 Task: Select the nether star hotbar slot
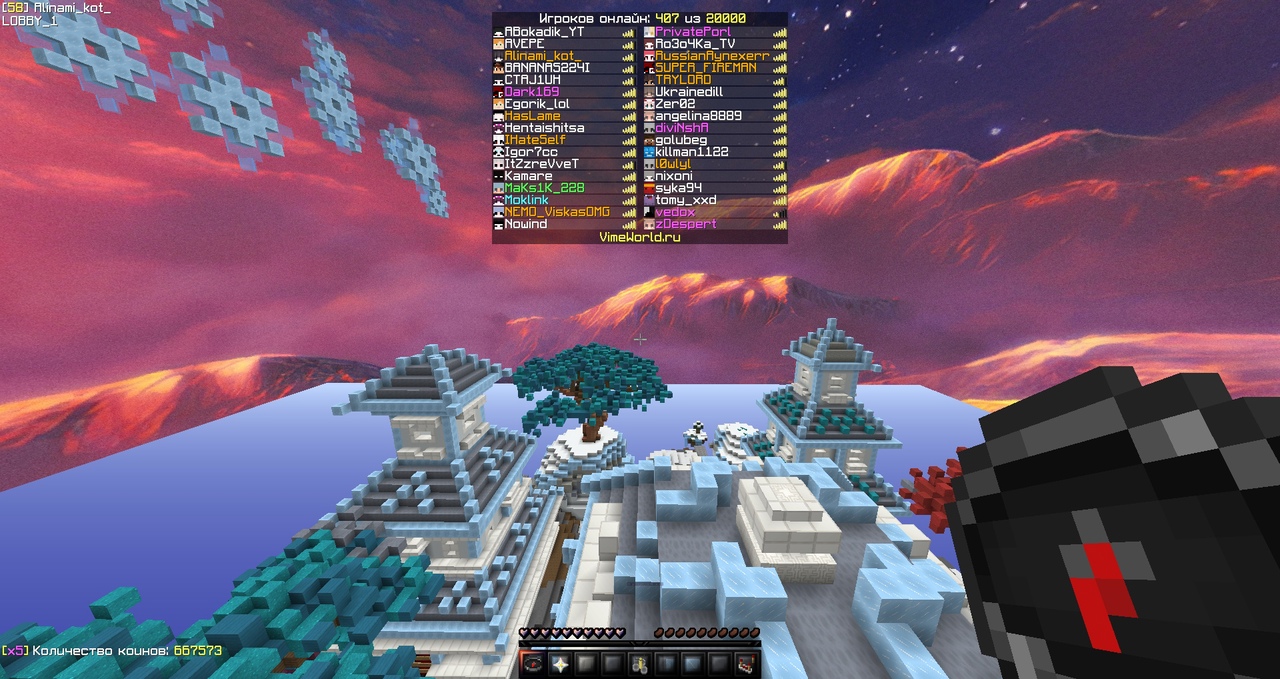pyautogui.click(x=559, y=663)
